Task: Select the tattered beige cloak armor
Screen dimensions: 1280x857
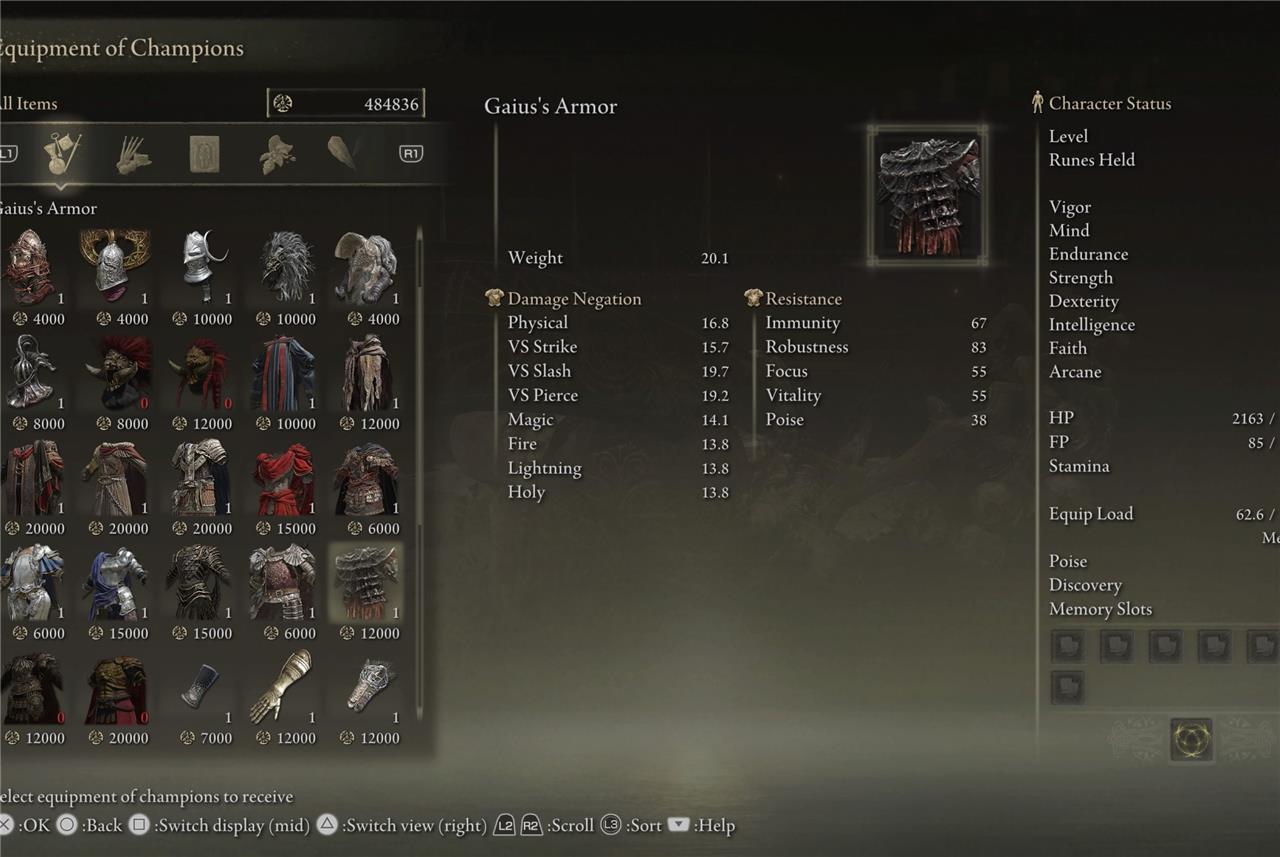Action: click(x=367, y=373)
